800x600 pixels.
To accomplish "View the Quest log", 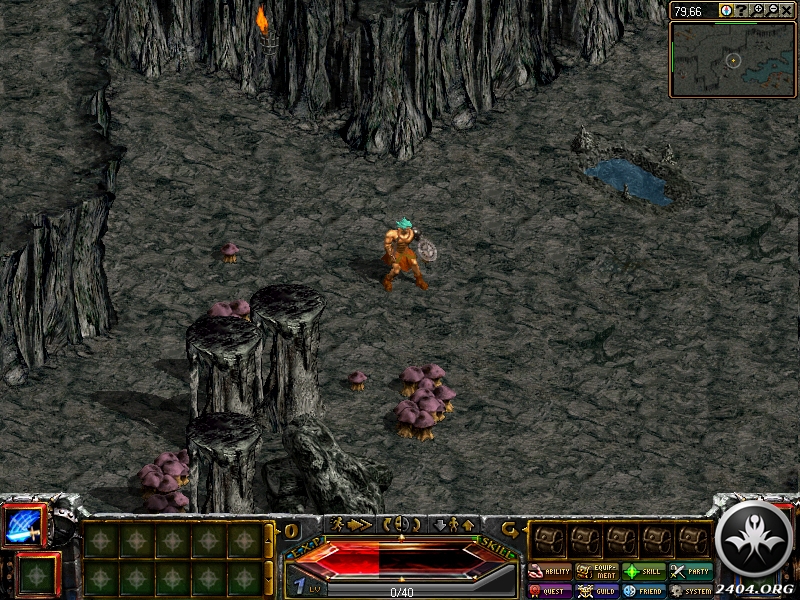I will tap(551, 591).
